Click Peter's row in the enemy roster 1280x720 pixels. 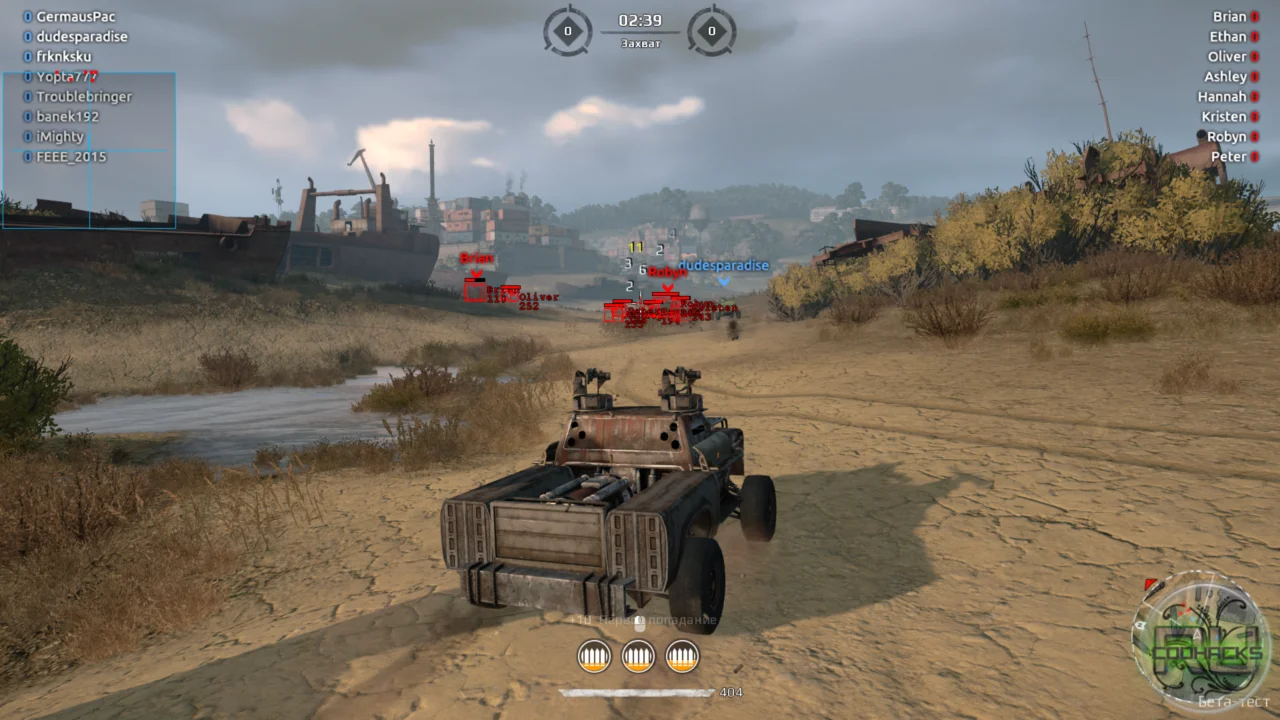[1229, 157]
